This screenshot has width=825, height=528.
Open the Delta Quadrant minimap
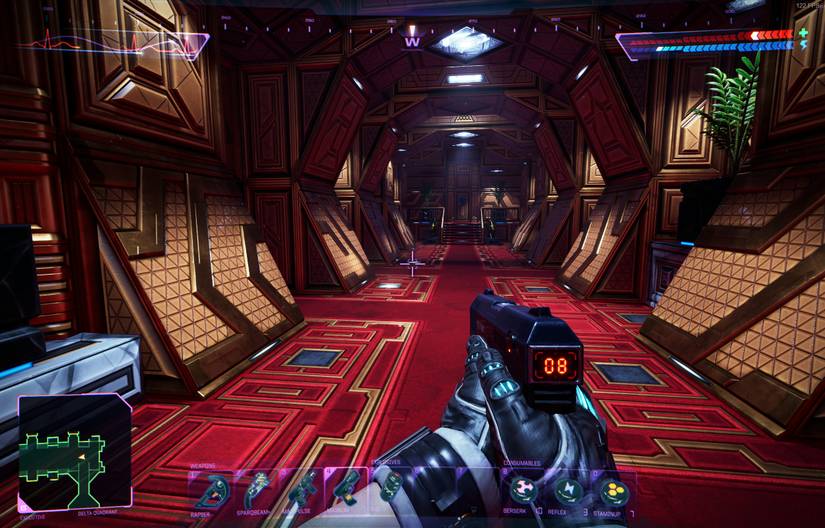75,453
